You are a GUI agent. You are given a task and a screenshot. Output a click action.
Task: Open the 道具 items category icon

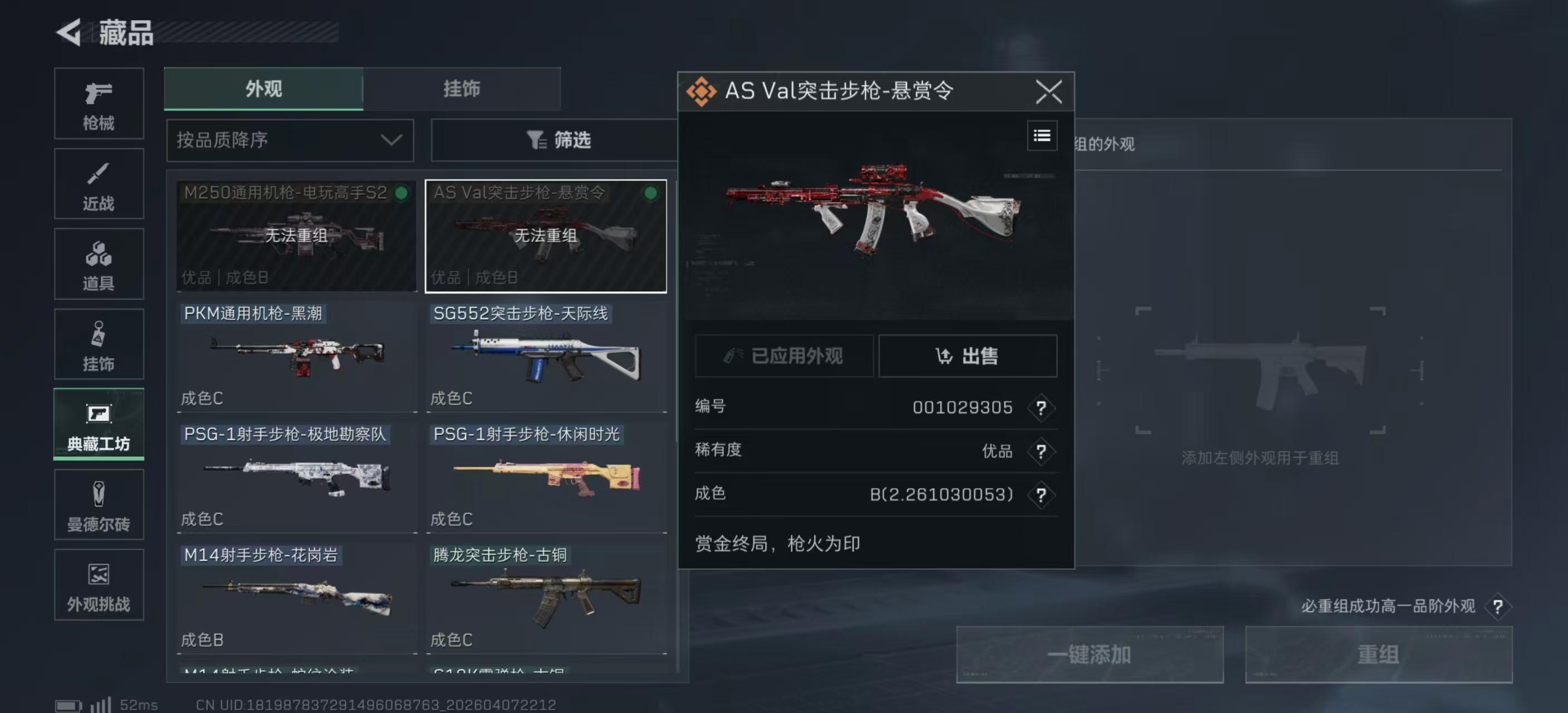98,263
